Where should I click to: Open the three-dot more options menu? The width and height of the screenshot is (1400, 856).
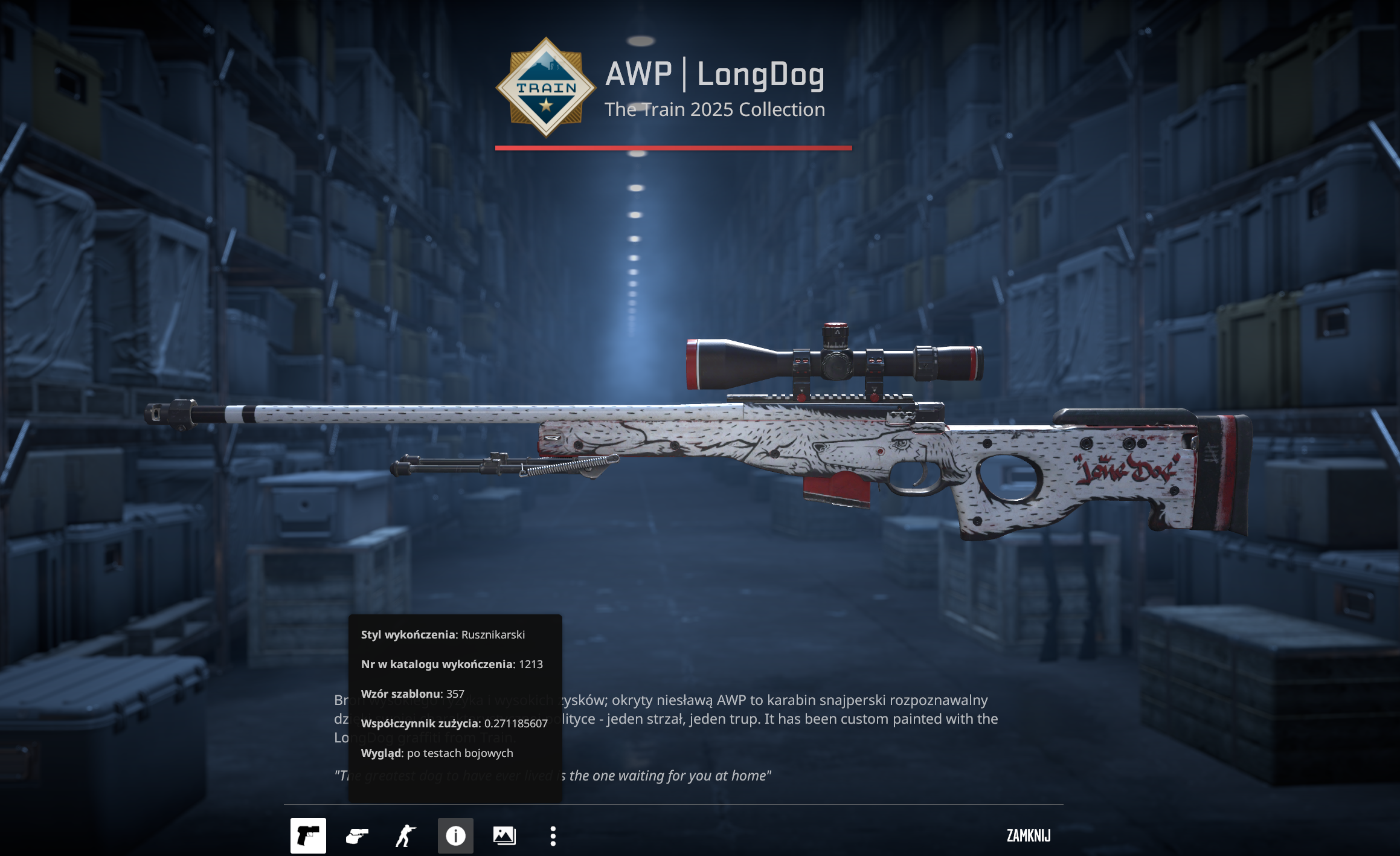click(x=553, y=835)
